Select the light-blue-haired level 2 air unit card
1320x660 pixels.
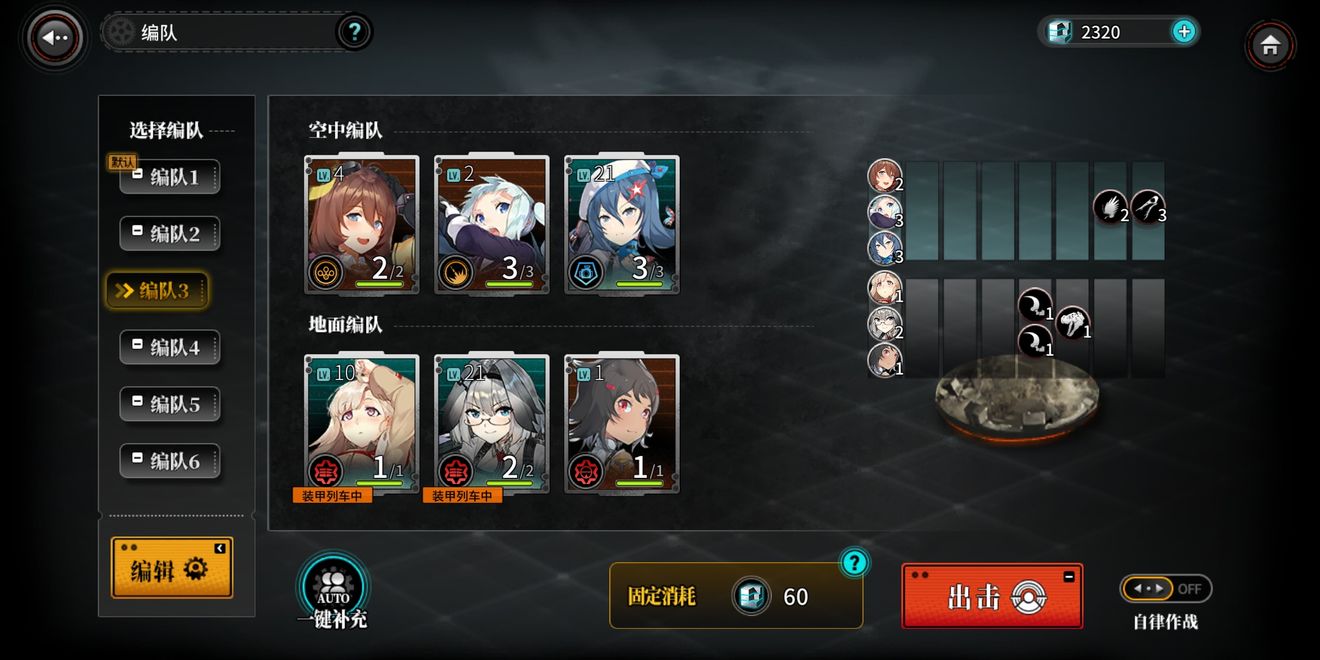(491, 225)
